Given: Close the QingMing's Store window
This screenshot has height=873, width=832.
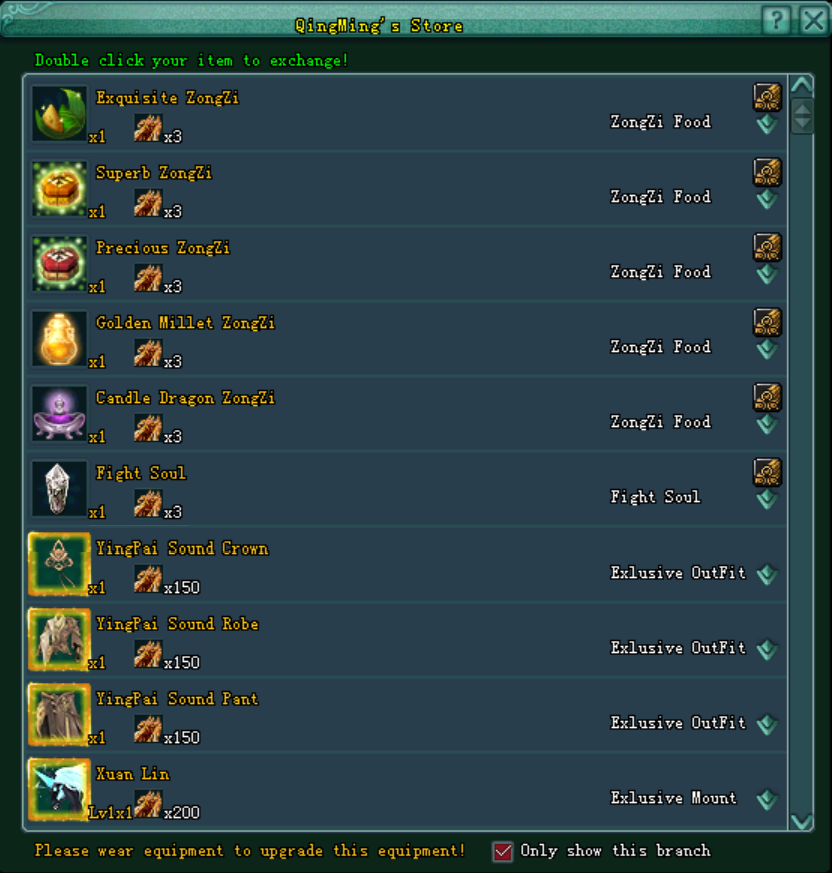Looking at the screenshot, I should [x=813, y=20].
